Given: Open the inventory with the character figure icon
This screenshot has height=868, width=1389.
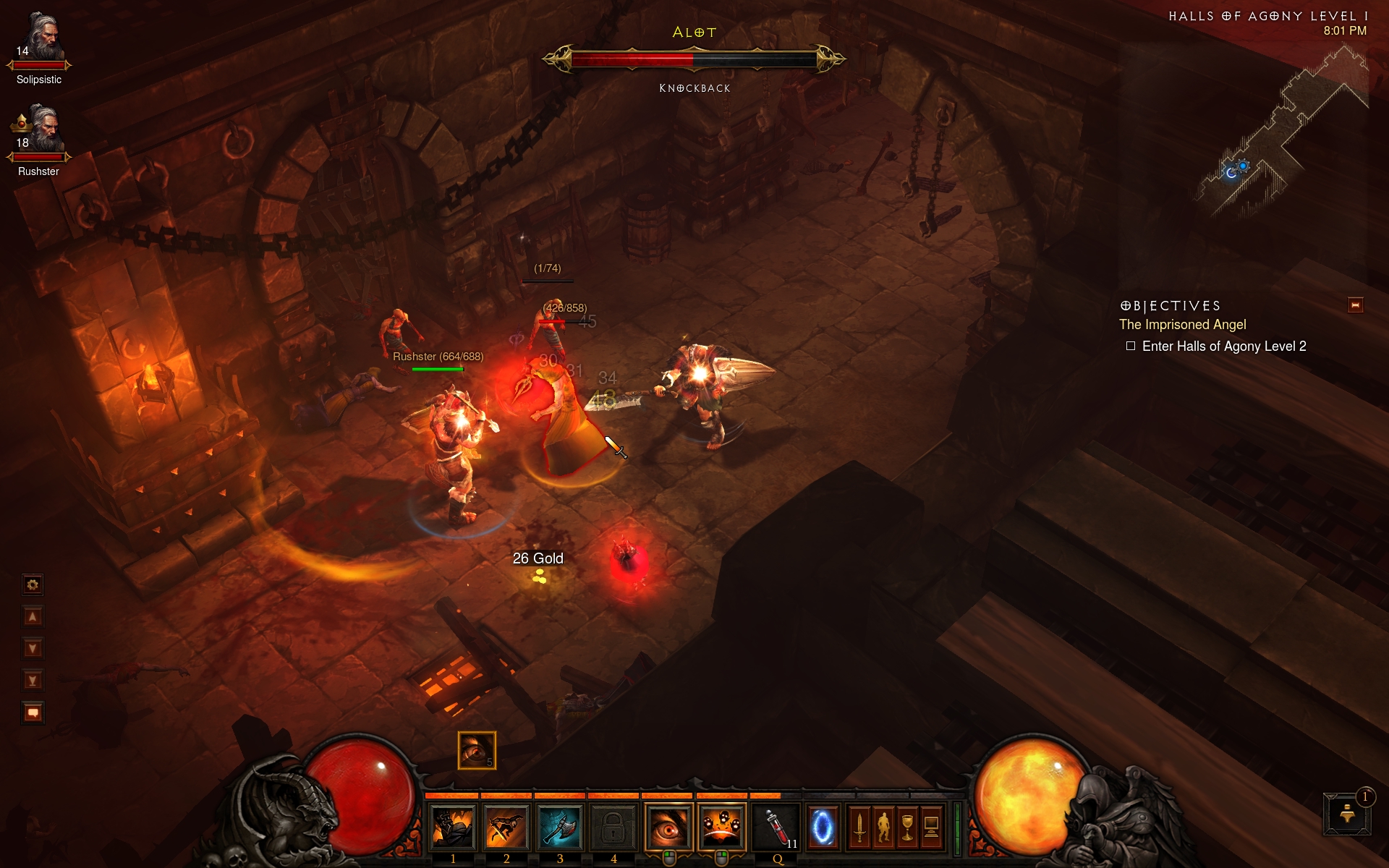Looking at the screenshot, I should 883,826.
